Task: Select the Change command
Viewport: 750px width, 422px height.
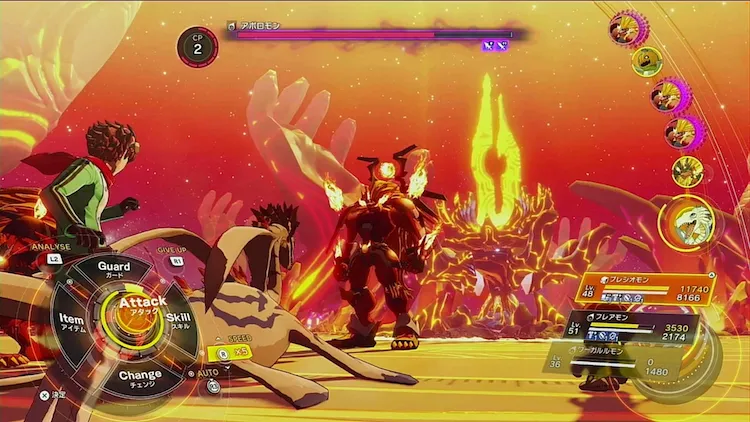Action: tap(140, 378)
